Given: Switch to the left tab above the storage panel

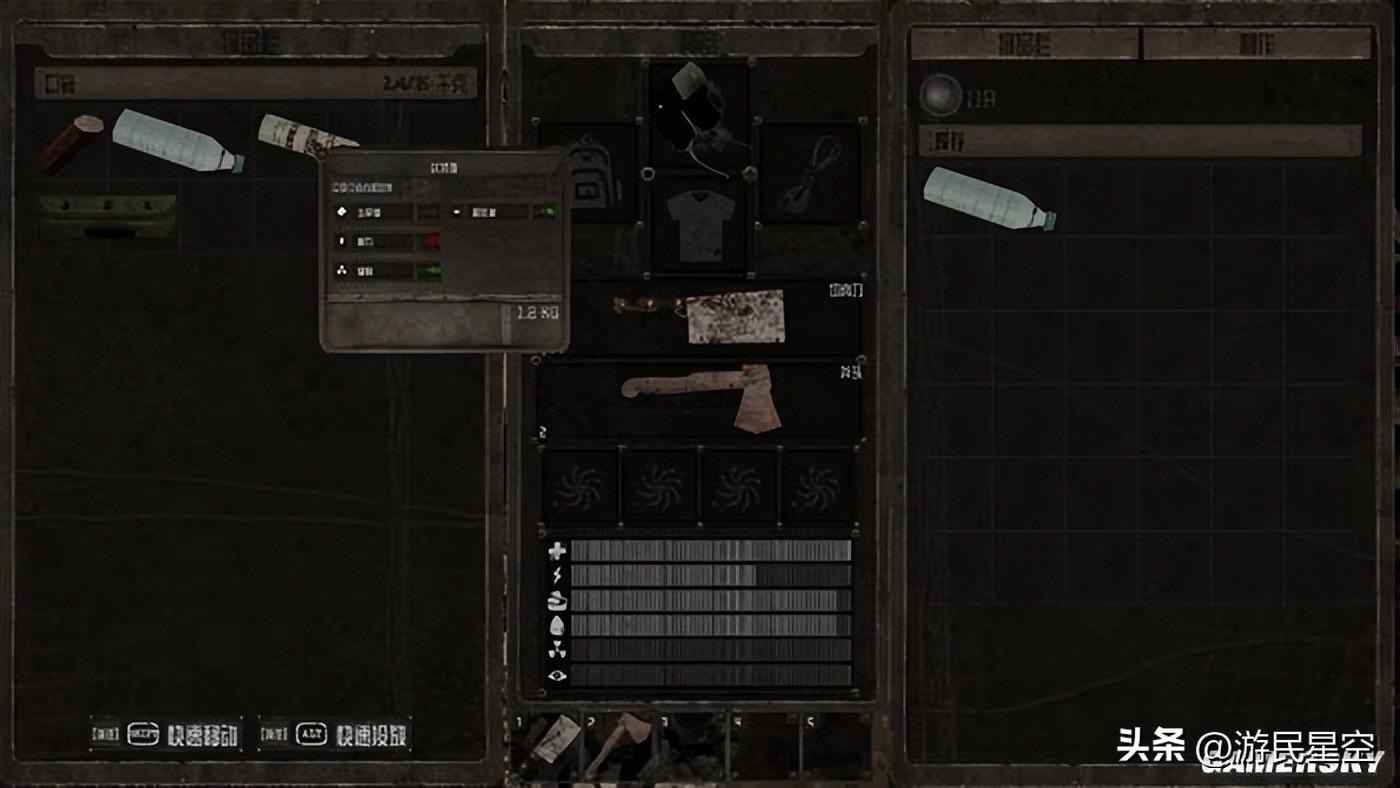Looking at the screenshot, I should (1024, 44).
